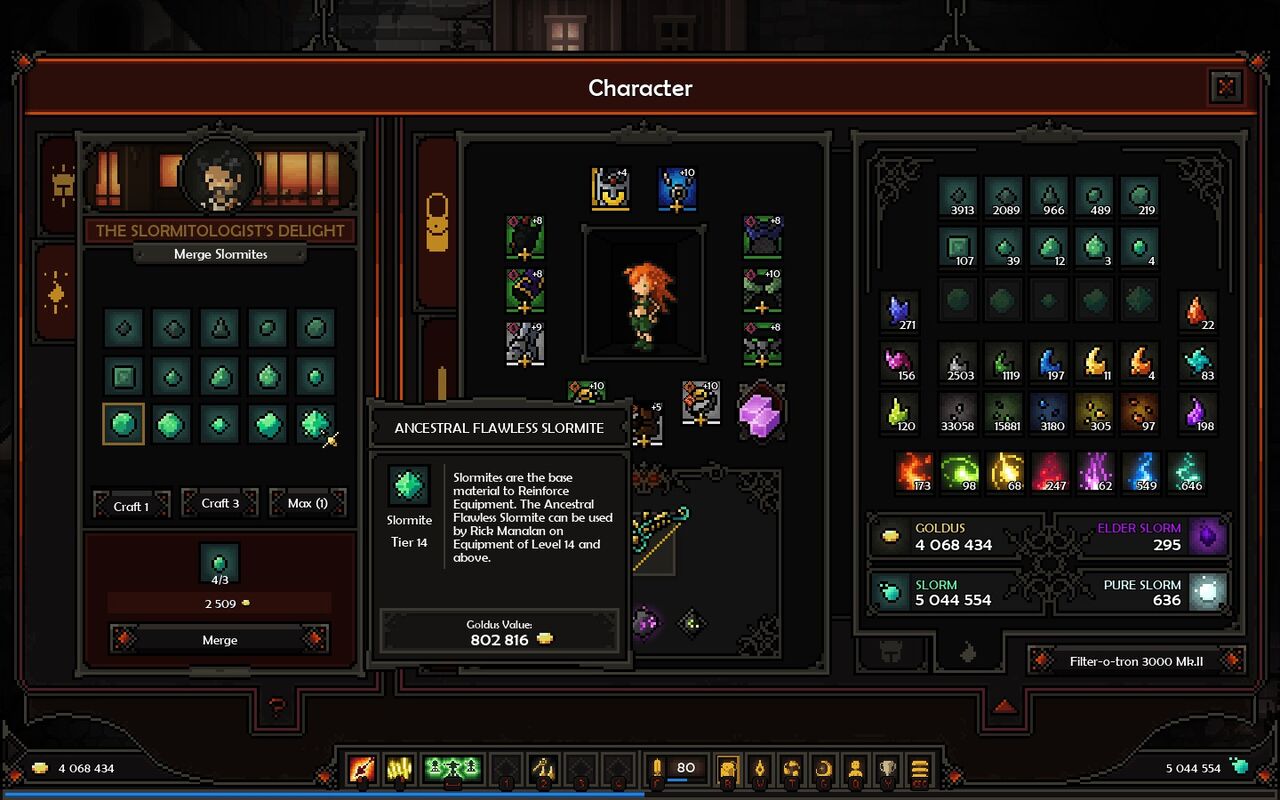Screen dimensions: 1280x800
Task: Select the highlighted Tier 14 Slormite
Action: (123, 424)
